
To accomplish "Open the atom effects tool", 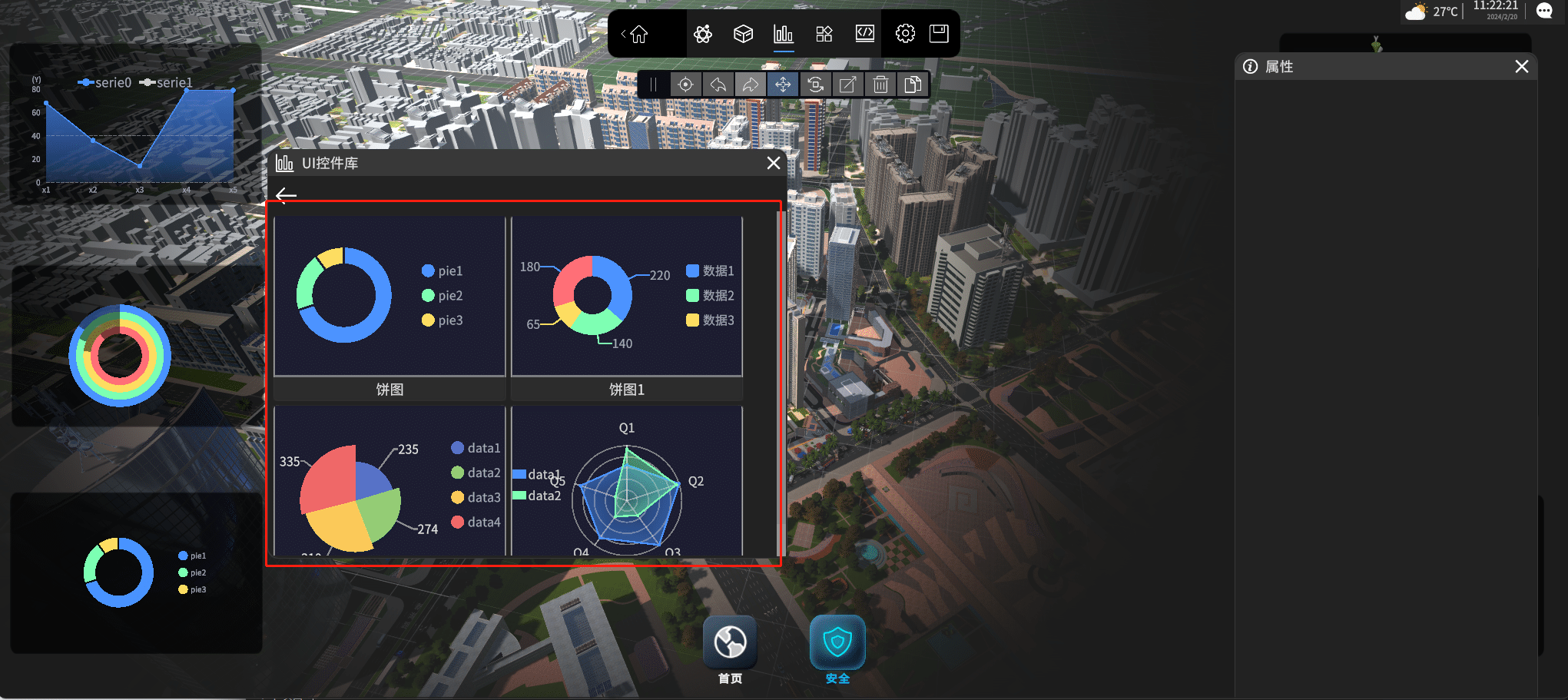I will [x=702, y=34].
